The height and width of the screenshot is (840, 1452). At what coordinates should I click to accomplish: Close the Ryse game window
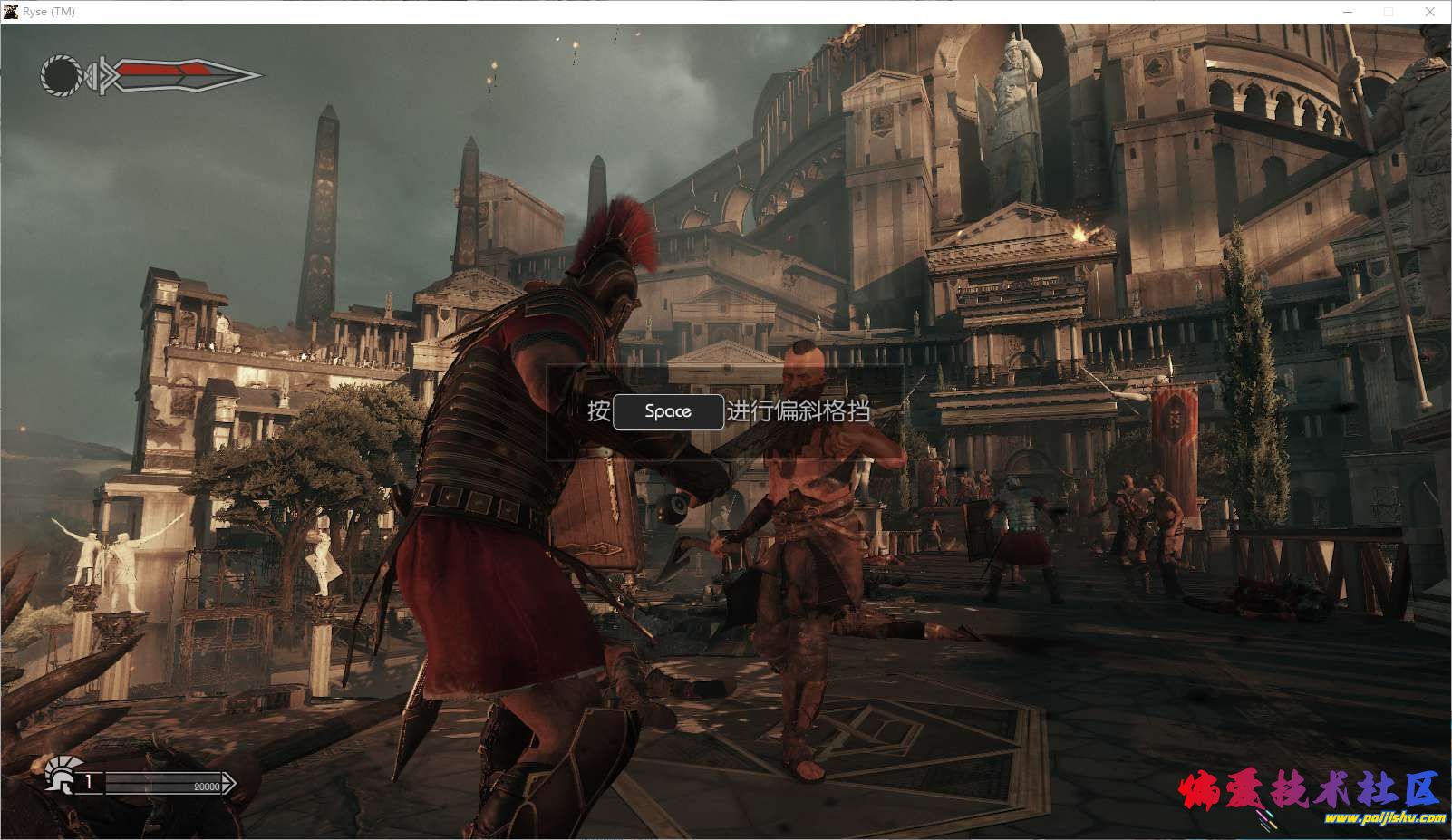click(1431, 12)
